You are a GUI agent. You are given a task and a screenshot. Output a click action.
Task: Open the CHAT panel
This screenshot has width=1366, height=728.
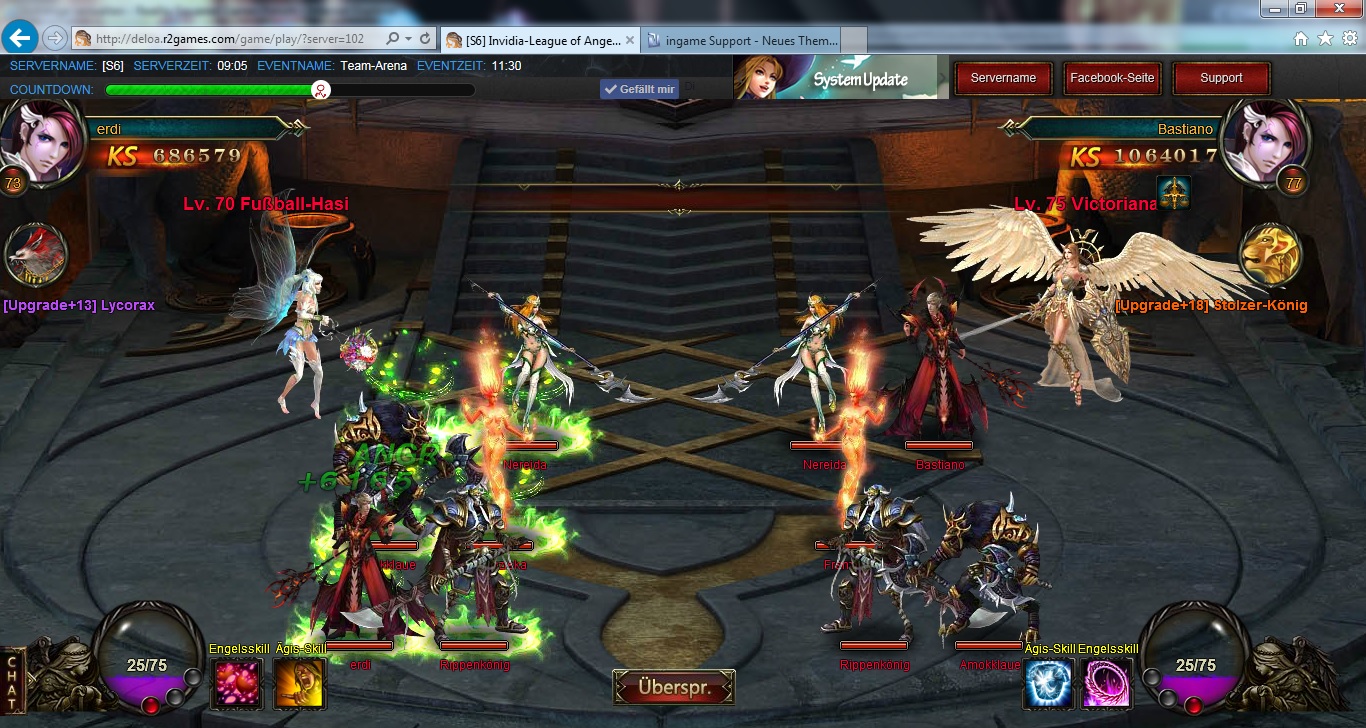(13, 681)
